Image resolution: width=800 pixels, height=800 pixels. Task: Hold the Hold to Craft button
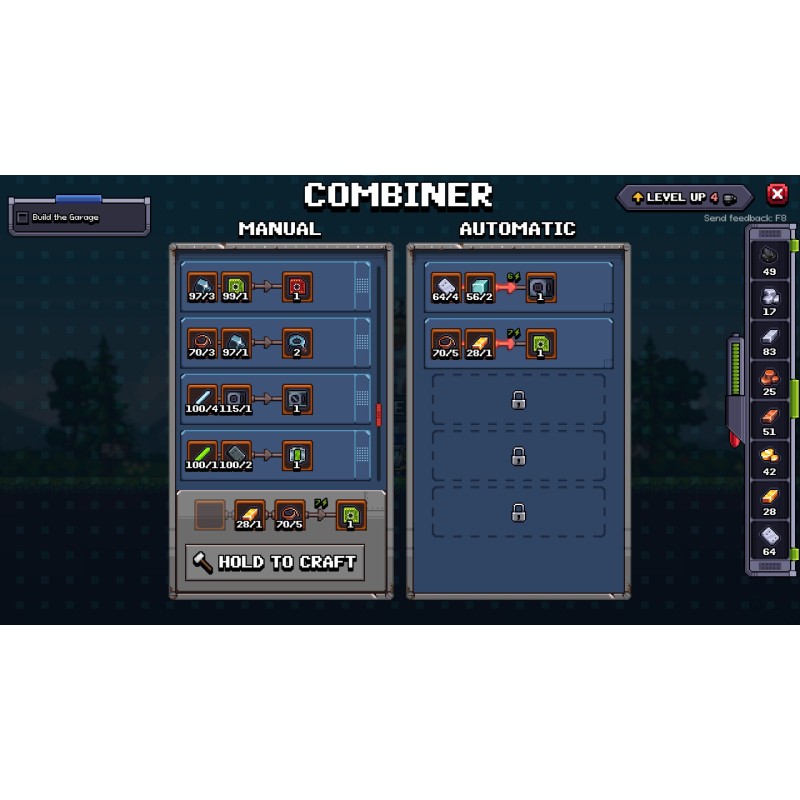(275, 562)
